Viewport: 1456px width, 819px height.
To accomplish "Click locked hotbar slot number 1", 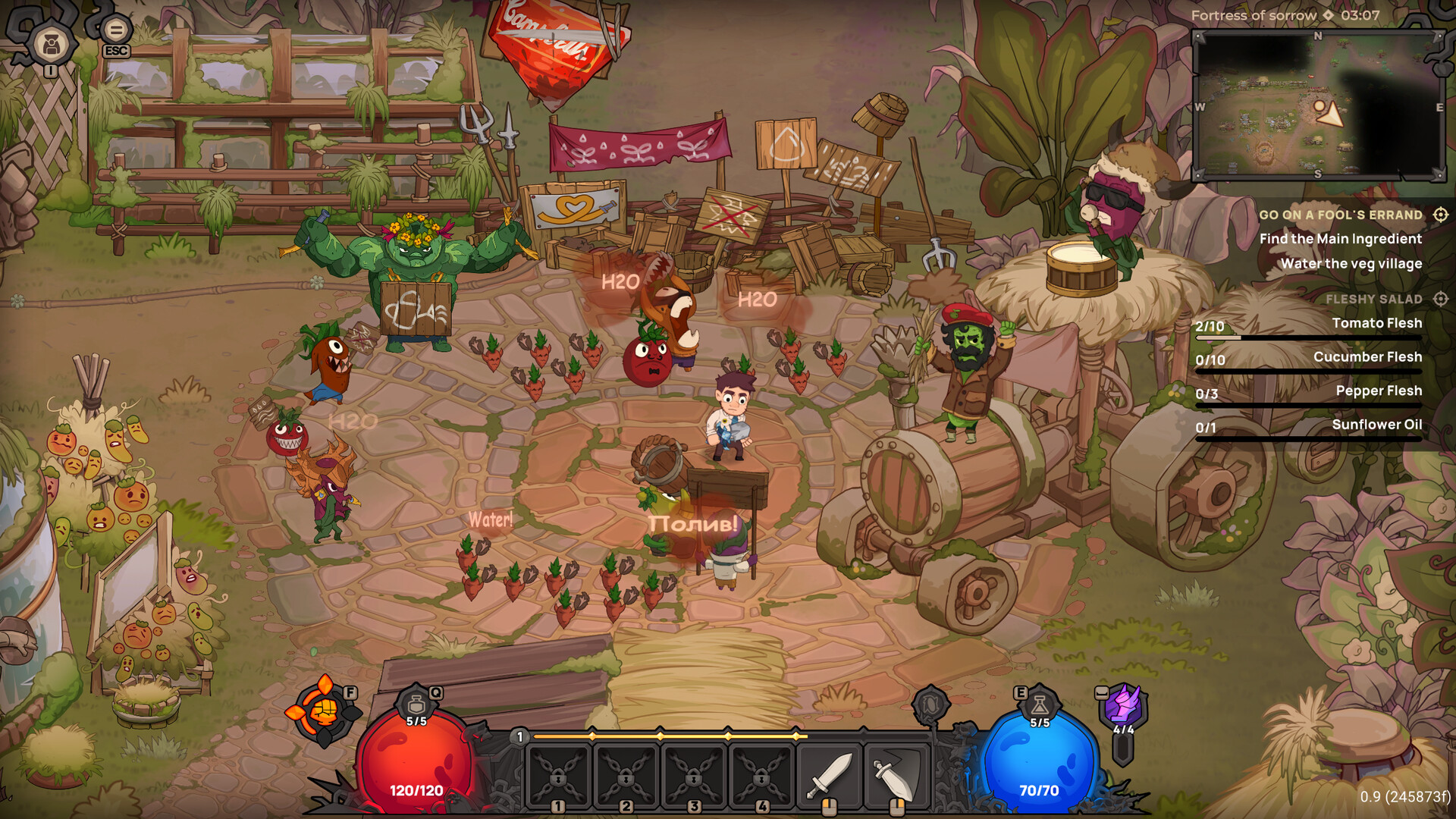I will [x=559, y=777].
